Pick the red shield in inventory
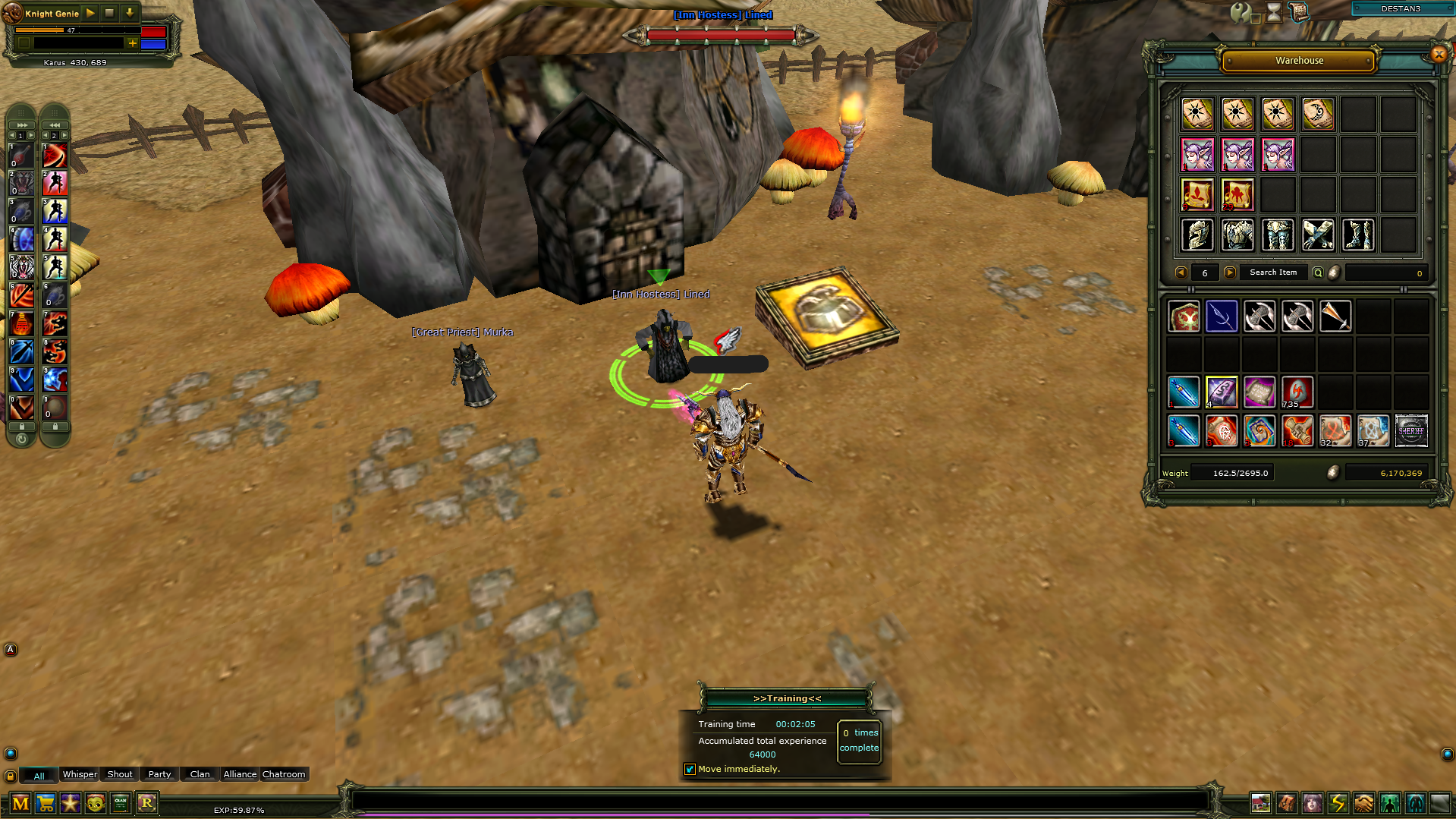Screen dimensions: 1456x819 tap(1184, 317)
